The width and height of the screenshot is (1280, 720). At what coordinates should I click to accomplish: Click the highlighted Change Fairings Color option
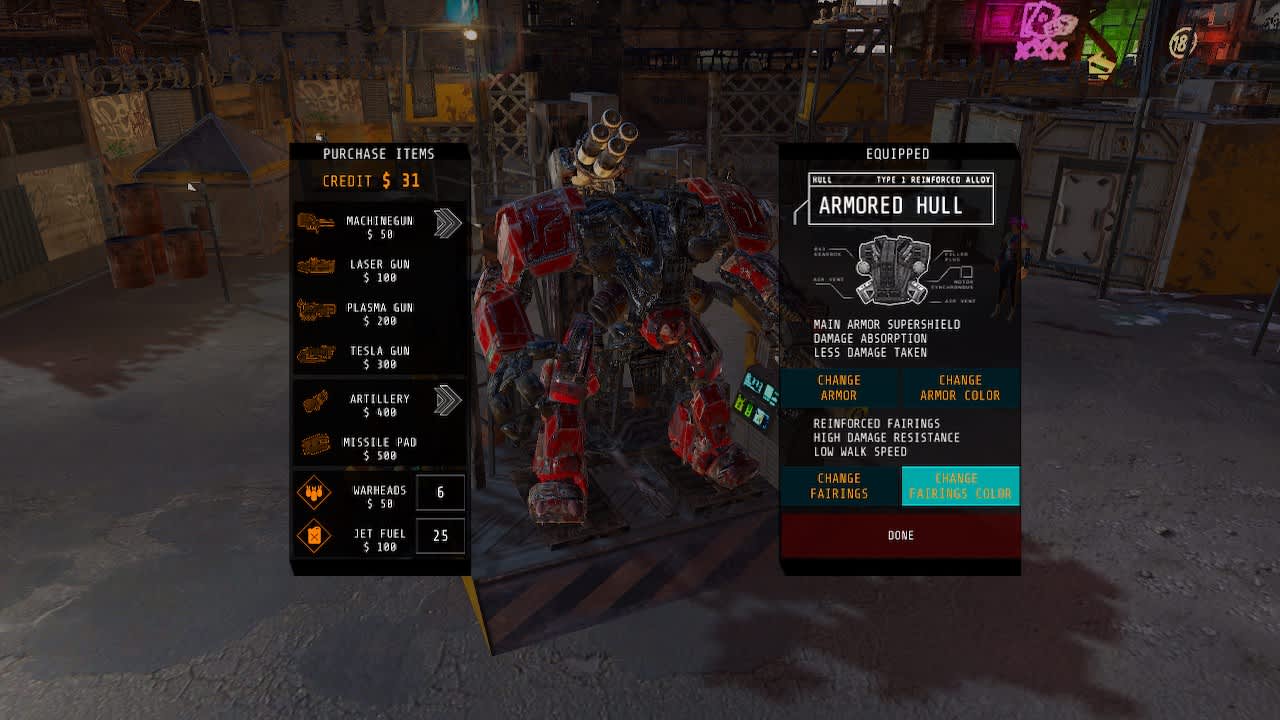[x=960, y=485]
